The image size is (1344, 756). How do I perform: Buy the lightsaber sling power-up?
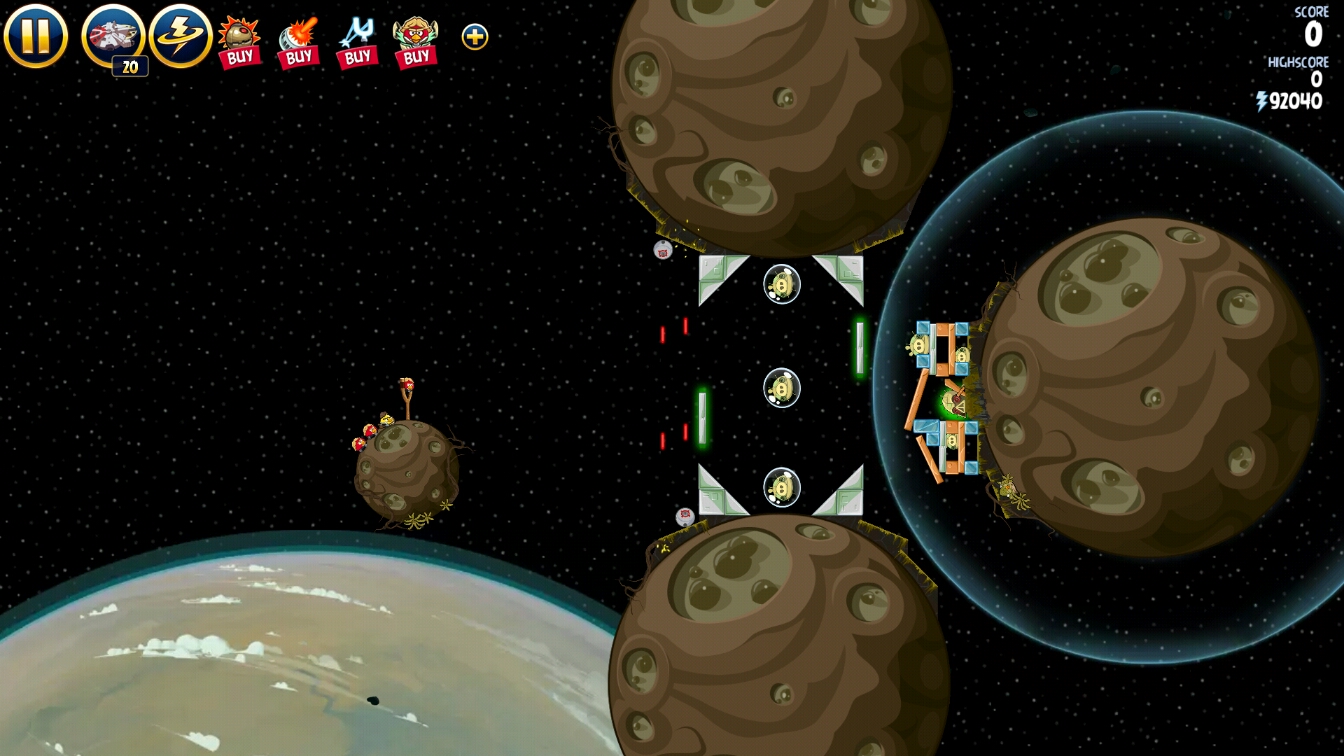tap(357, 42)
